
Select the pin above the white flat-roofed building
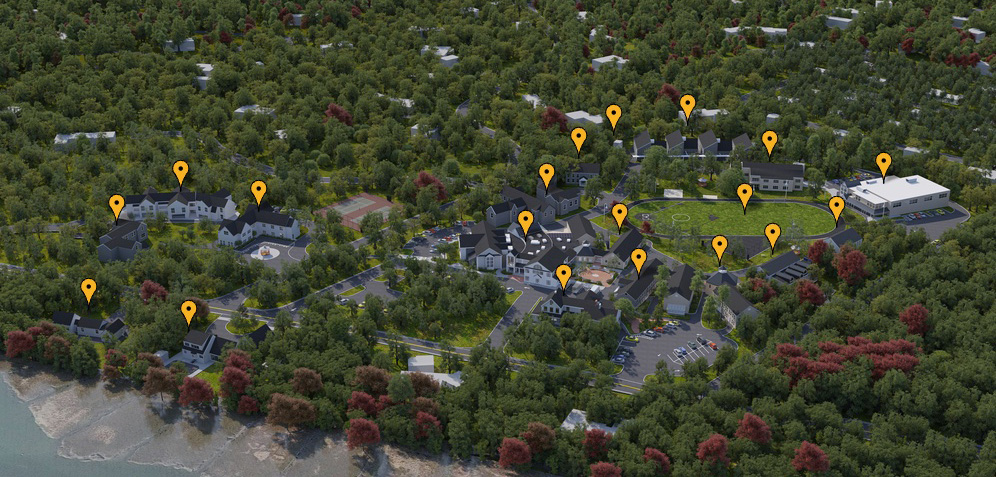tap(883, 163)
